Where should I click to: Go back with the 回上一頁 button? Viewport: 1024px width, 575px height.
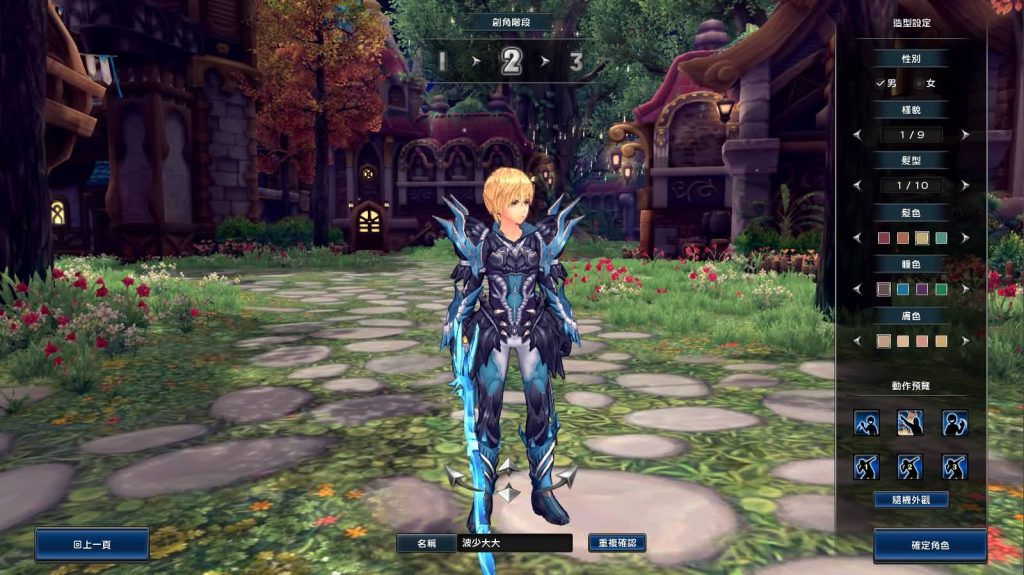click(x=92, y=545)
